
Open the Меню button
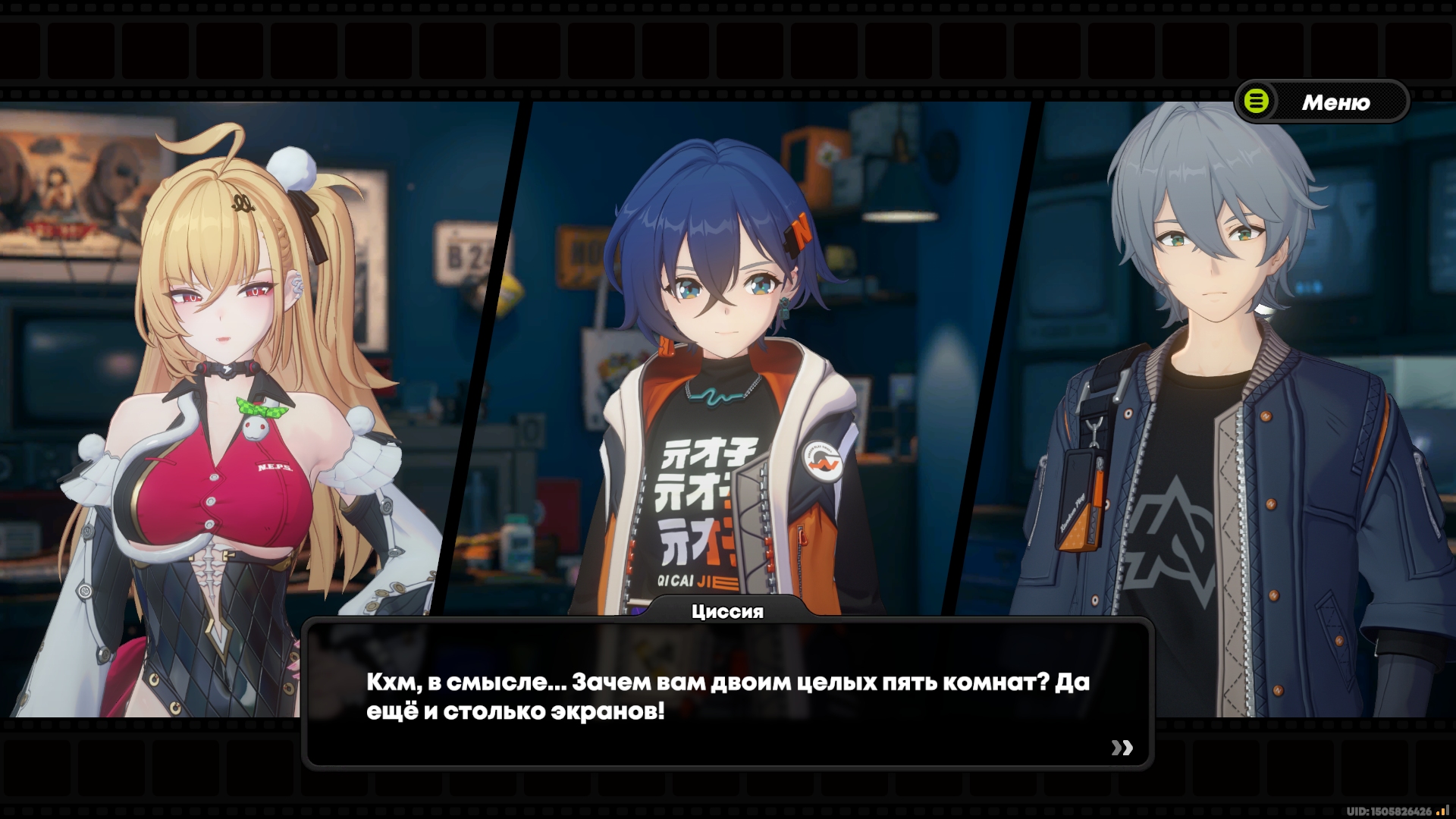point(1322,102)
